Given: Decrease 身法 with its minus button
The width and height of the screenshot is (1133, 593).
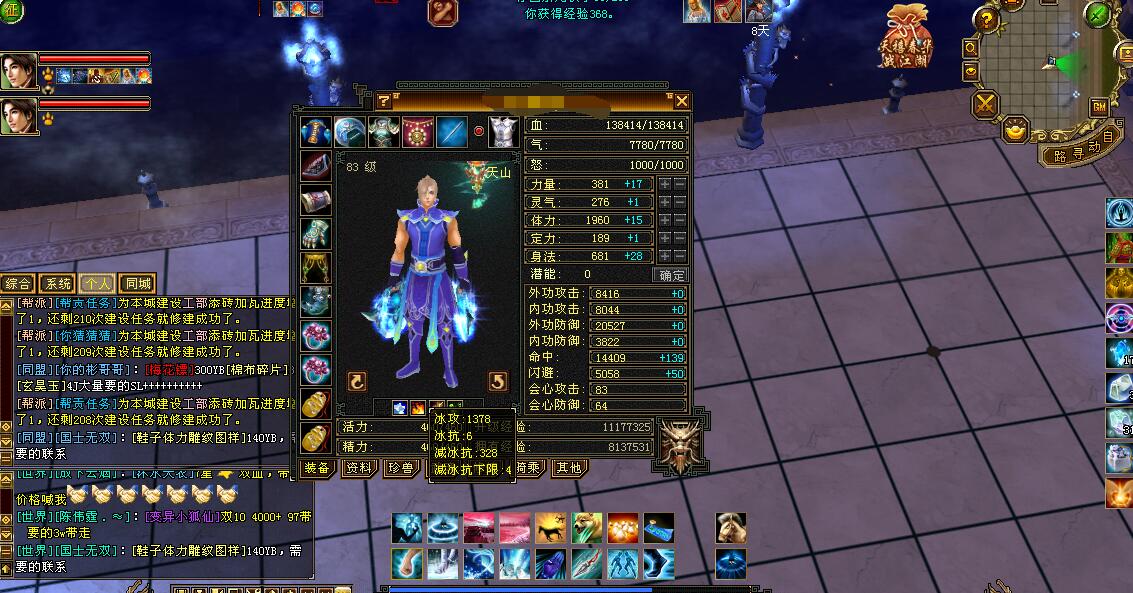Looking at the screenshot, I should point(679,257).
